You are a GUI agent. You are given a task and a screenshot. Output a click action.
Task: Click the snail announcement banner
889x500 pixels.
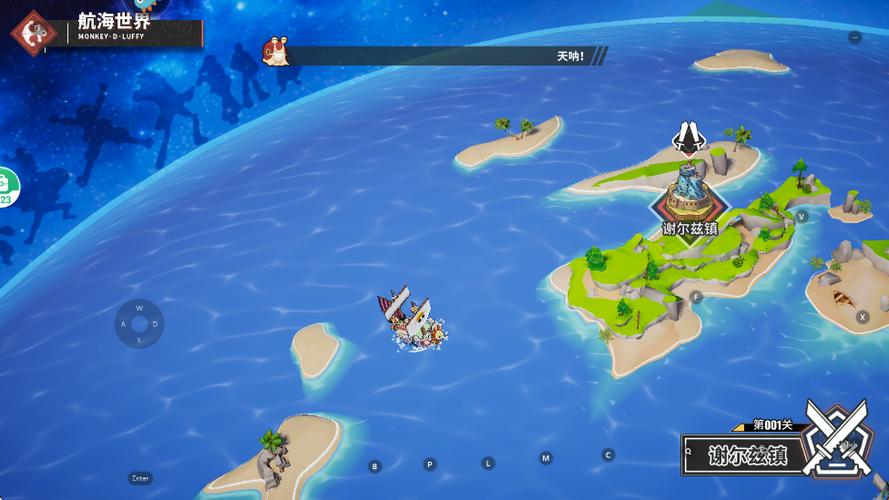tap(435, 55)
